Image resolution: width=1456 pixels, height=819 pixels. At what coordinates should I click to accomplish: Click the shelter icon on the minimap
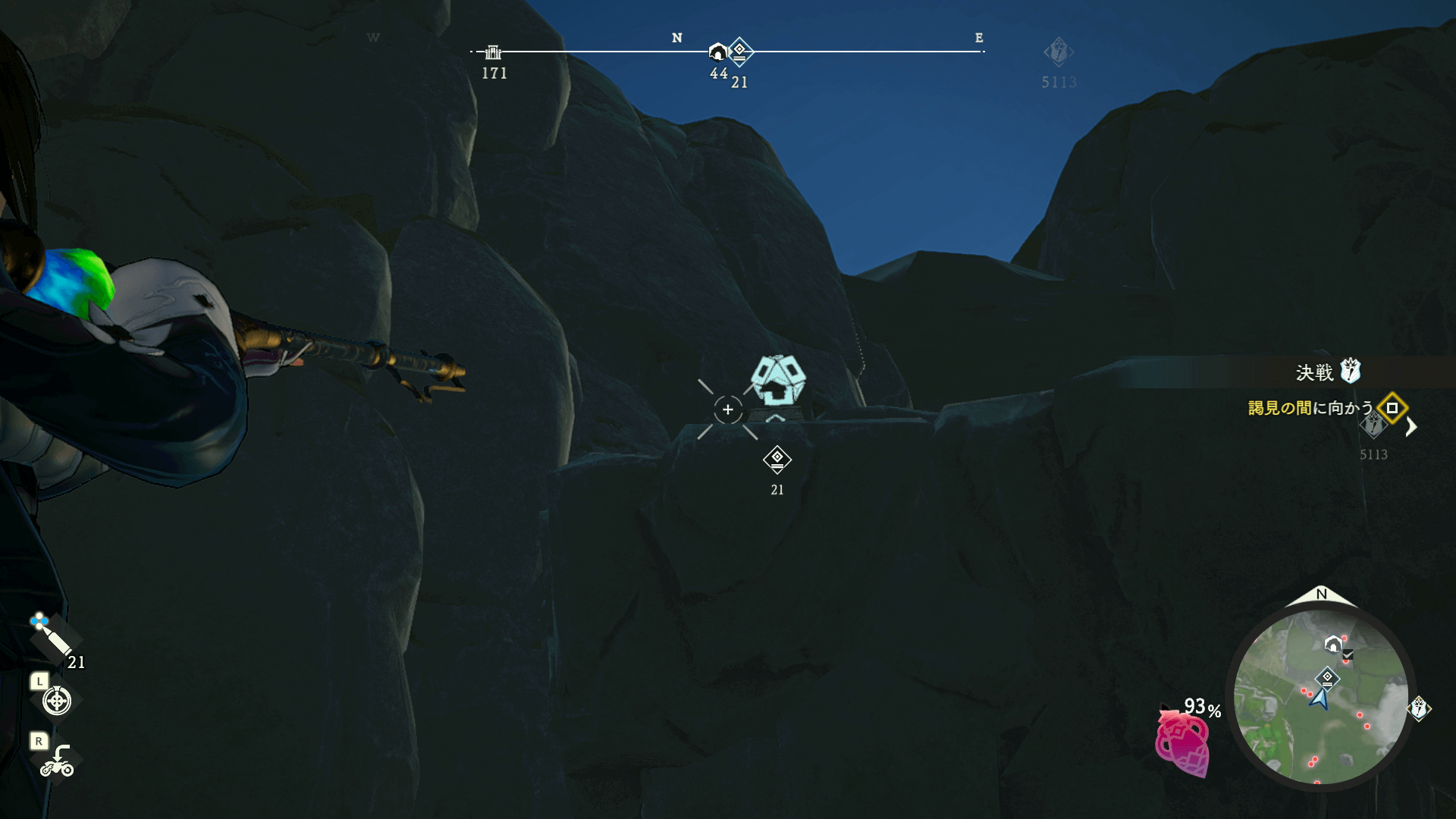pos(1332,645)
